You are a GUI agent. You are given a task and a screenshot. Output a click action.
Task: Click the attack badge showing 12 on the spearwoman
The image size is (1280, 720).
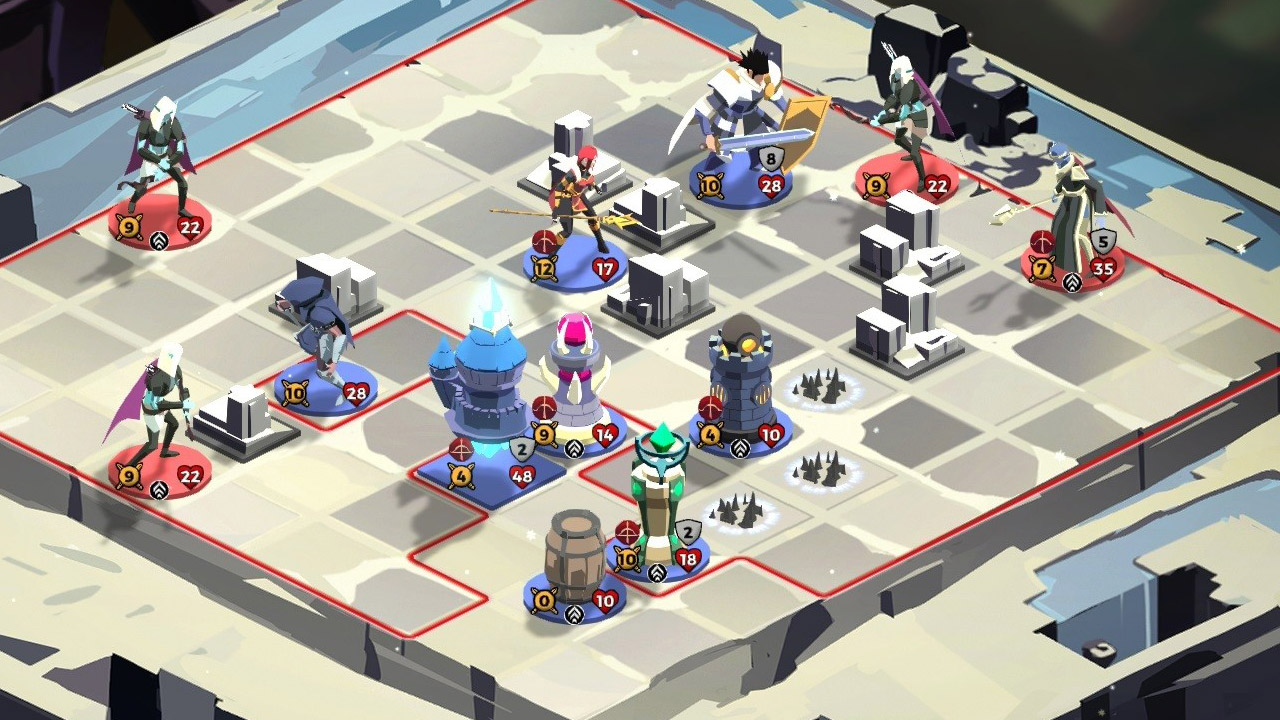543,267
